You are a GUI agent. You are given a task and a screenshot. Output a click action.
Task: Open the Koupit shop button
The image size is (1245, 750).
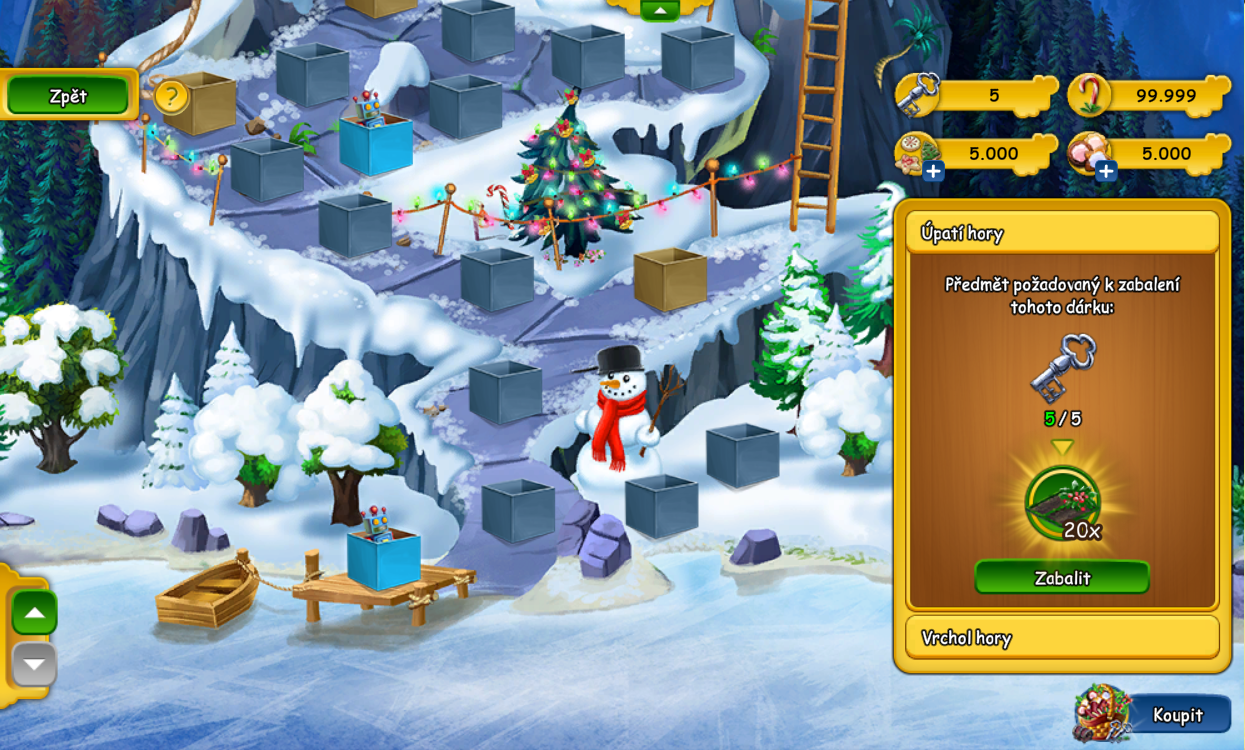(1177, 714)
